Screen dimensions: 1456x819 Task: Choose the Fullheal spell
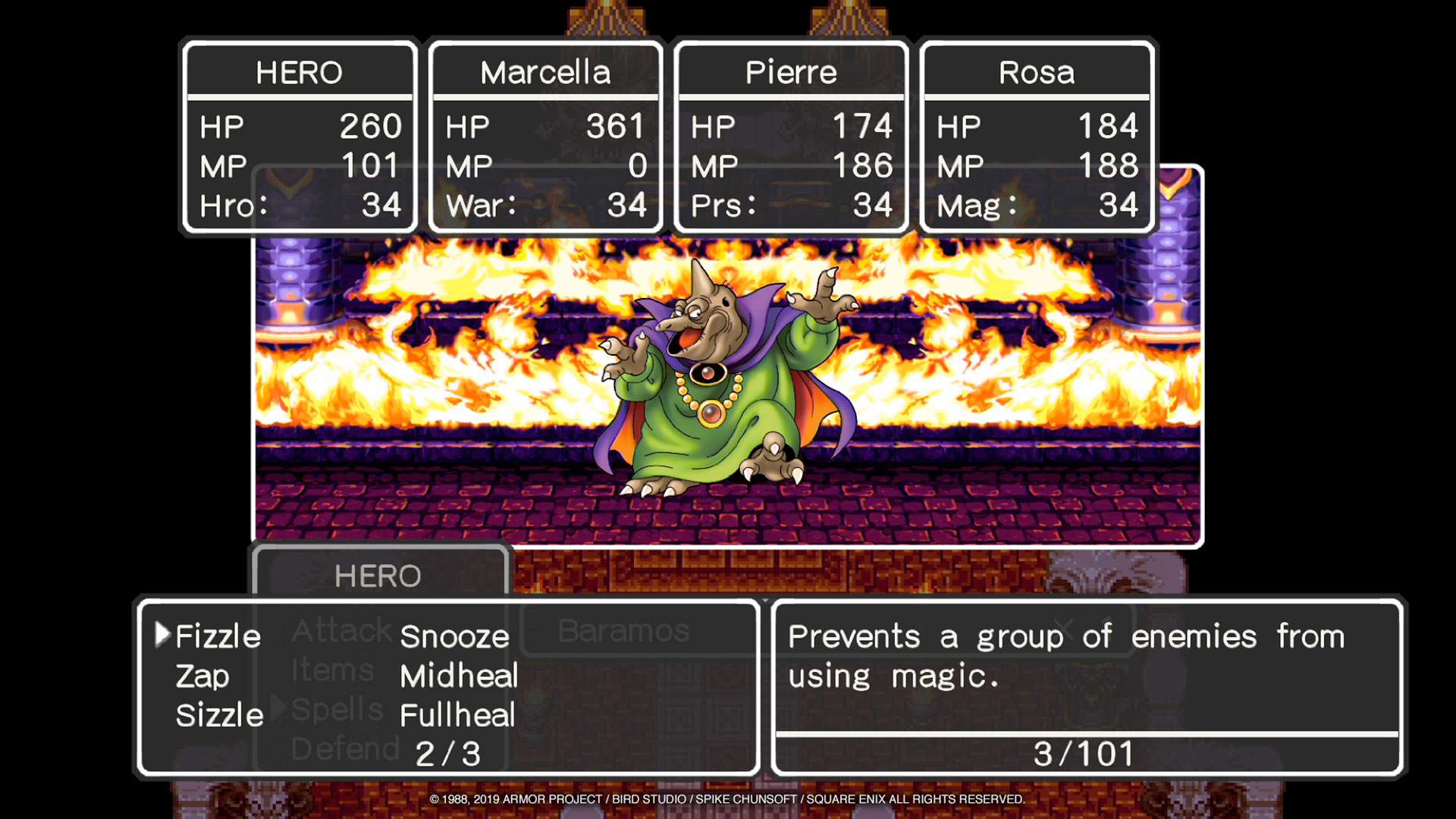click(x=457, y=715)
